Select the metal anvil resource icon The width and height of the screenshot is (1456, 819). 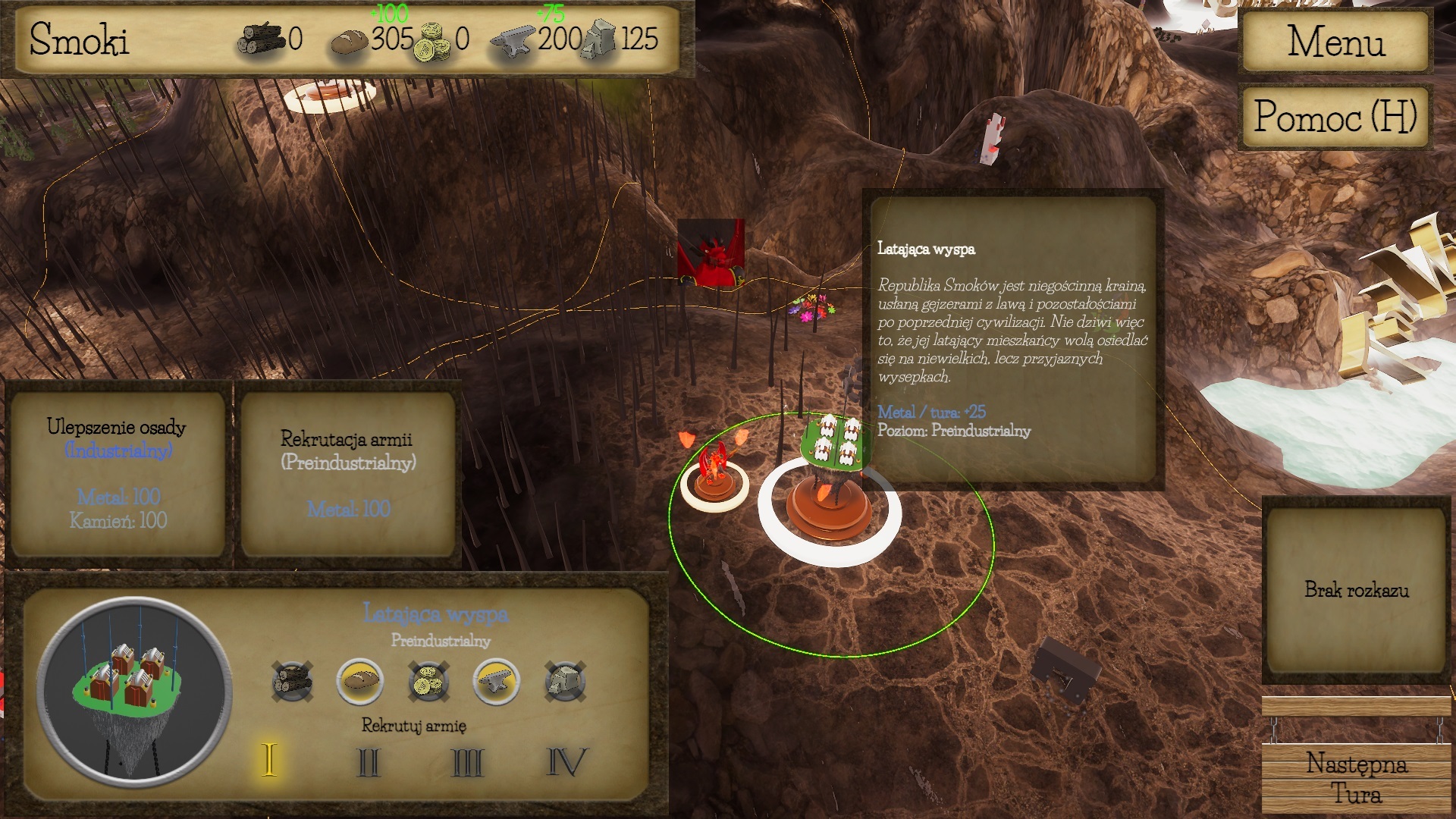tap(497, 681)
